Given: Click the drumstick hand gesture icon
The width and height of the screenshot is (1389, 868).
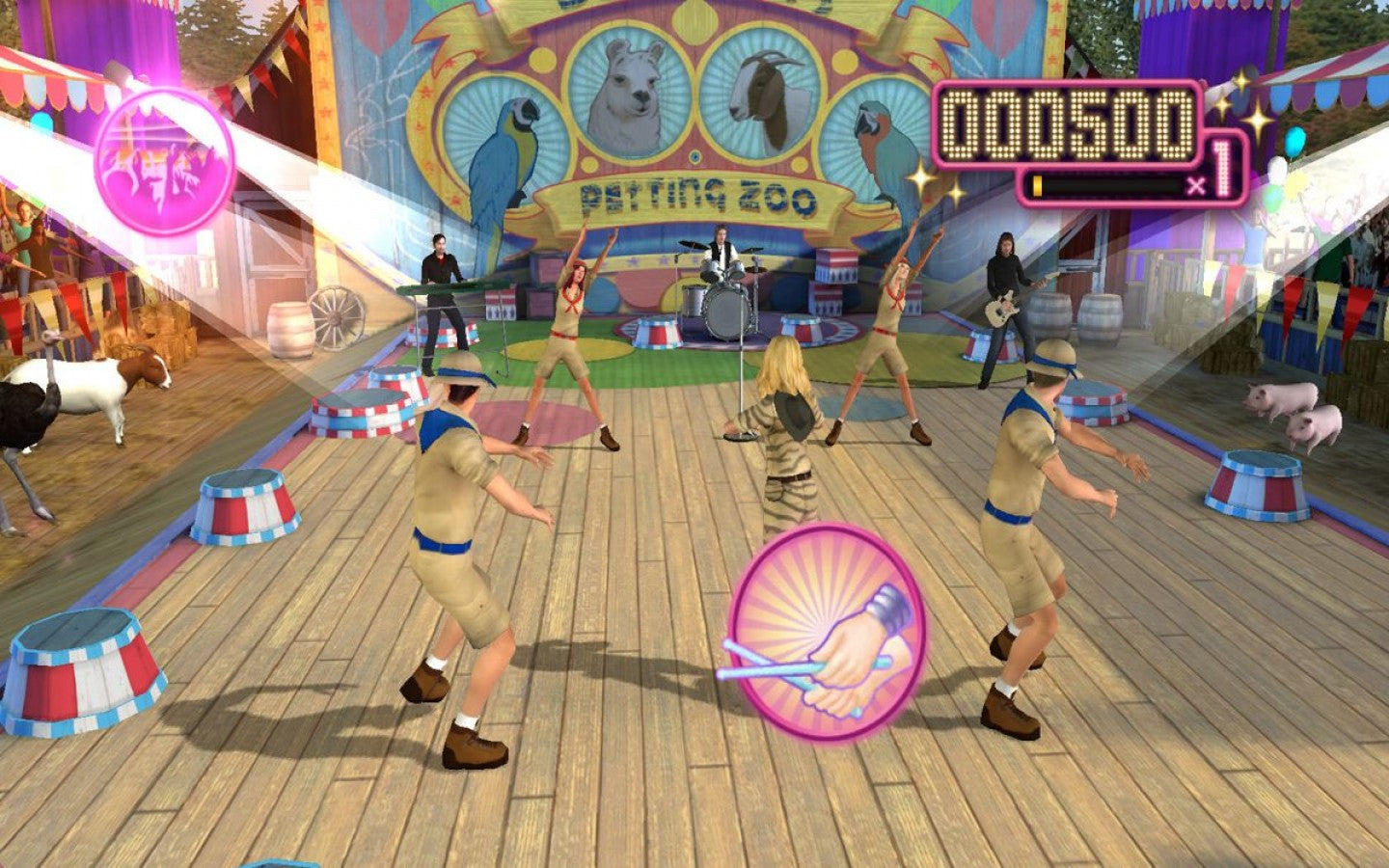Looking at the screenshot, I should point(831,637).
